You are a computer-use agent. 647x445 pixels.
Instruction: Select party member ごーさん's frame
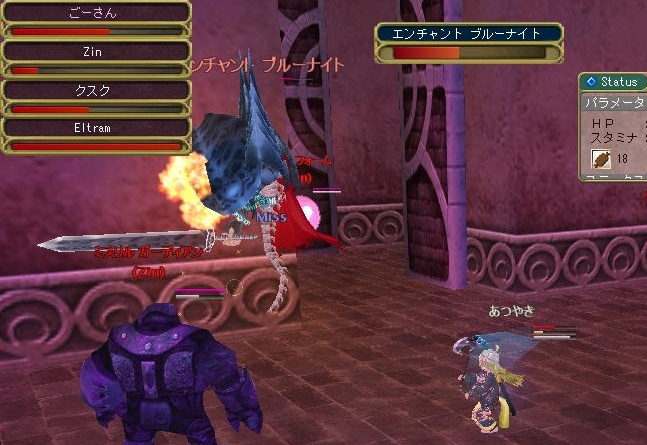[x=96, y=20]
